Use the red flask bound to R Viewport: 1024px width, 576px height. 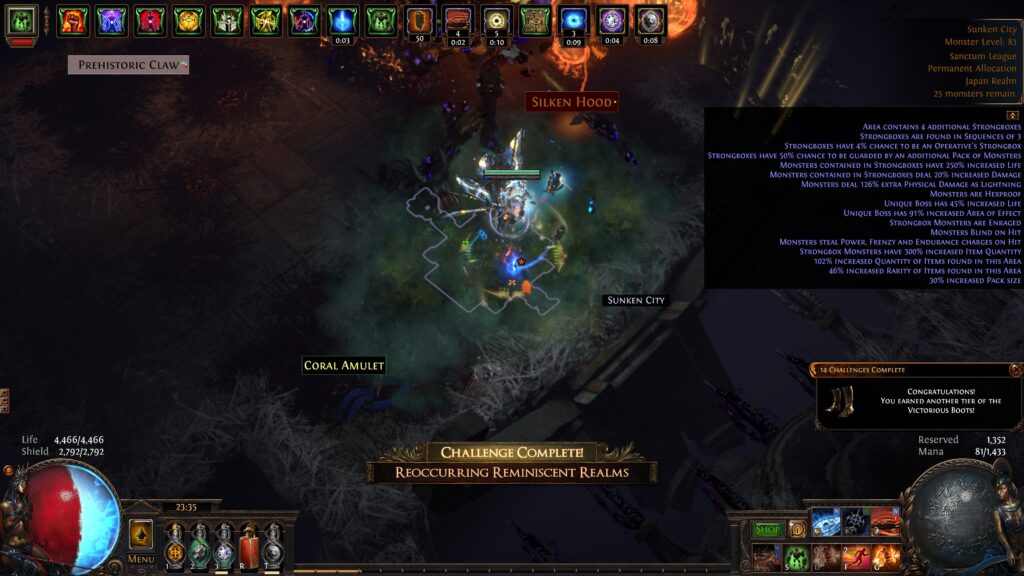click(x=248, y=547)
